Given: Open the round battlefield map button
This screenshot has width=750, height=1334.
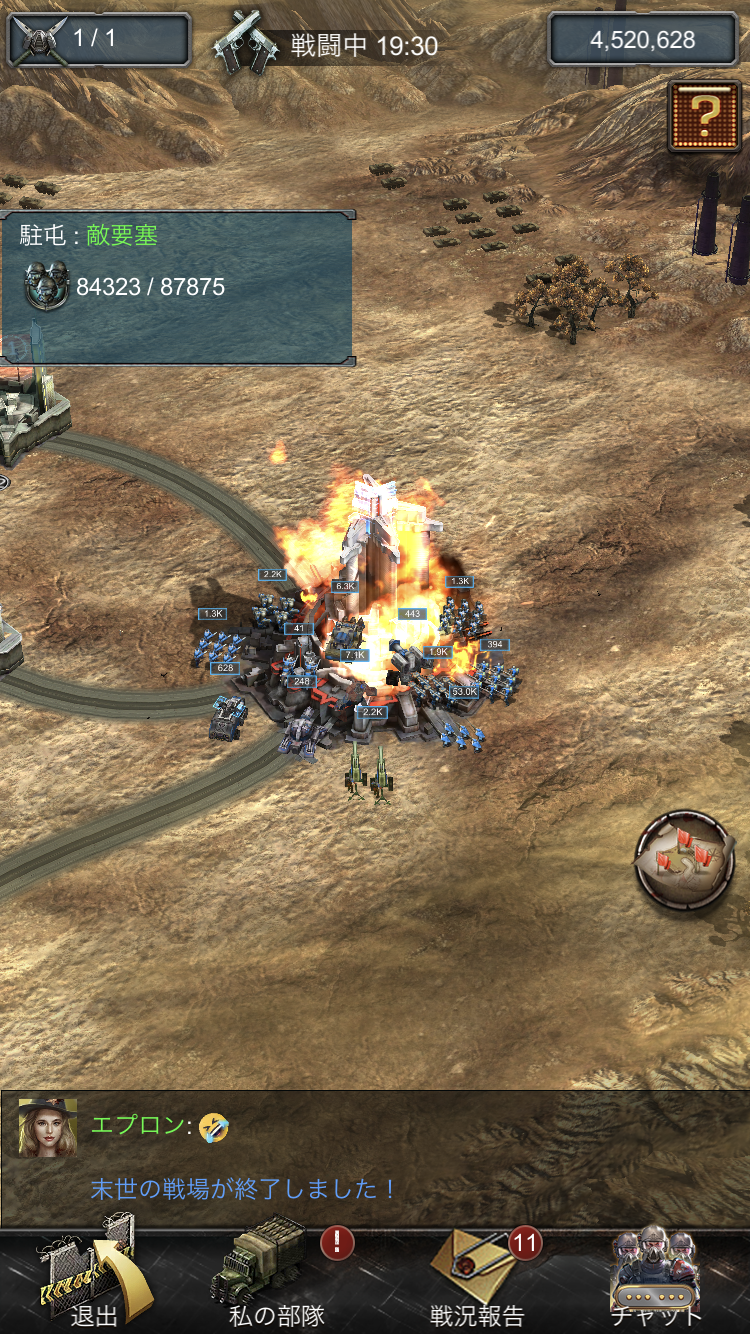Looking at the screenshot, I should 685,860.
